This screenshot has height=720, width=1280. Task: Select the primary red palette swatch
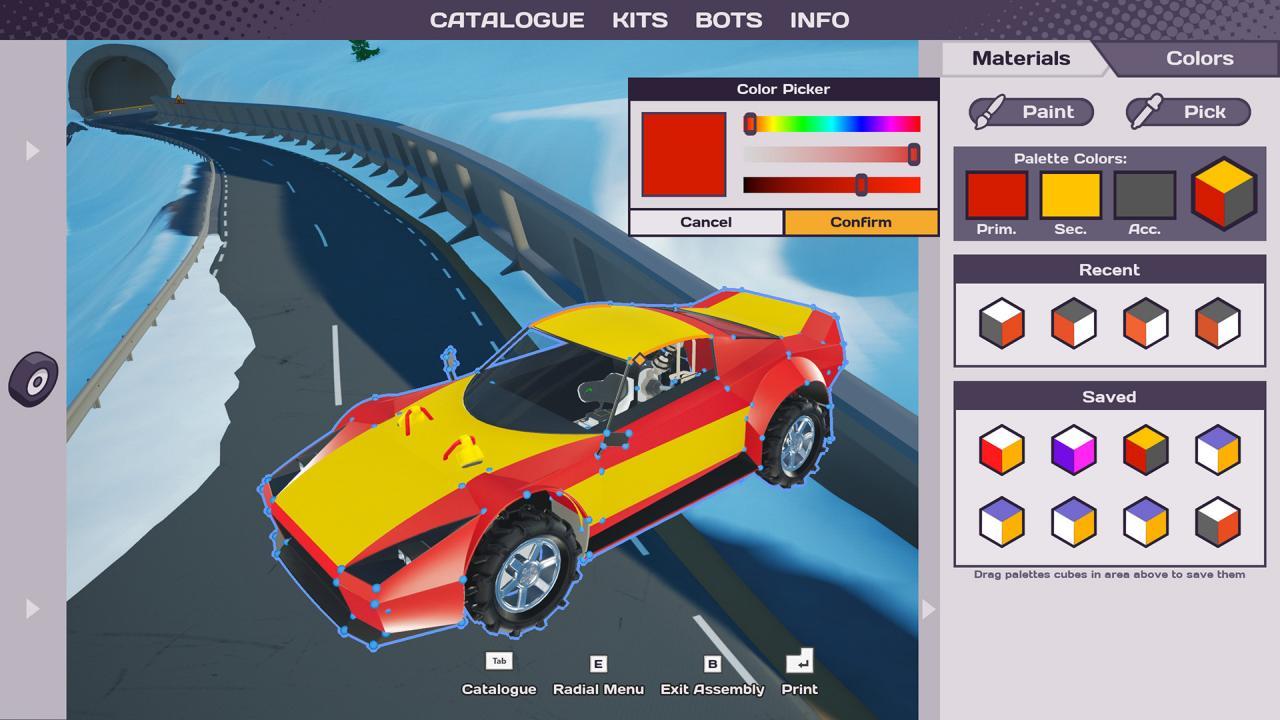click(996, 195)
